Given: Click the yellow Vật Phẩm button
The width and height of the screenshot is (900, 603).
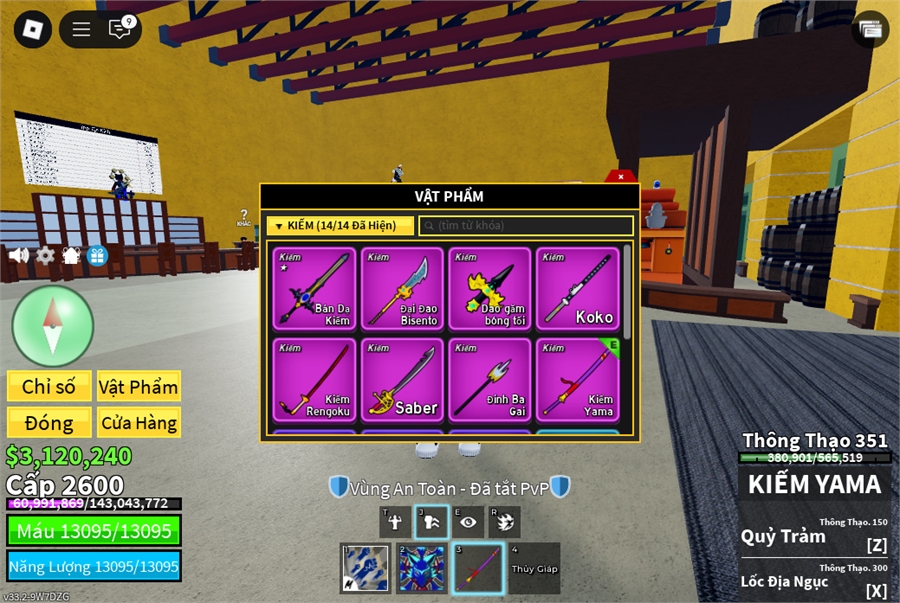Looking at the screenshot, I should [139, 387].
